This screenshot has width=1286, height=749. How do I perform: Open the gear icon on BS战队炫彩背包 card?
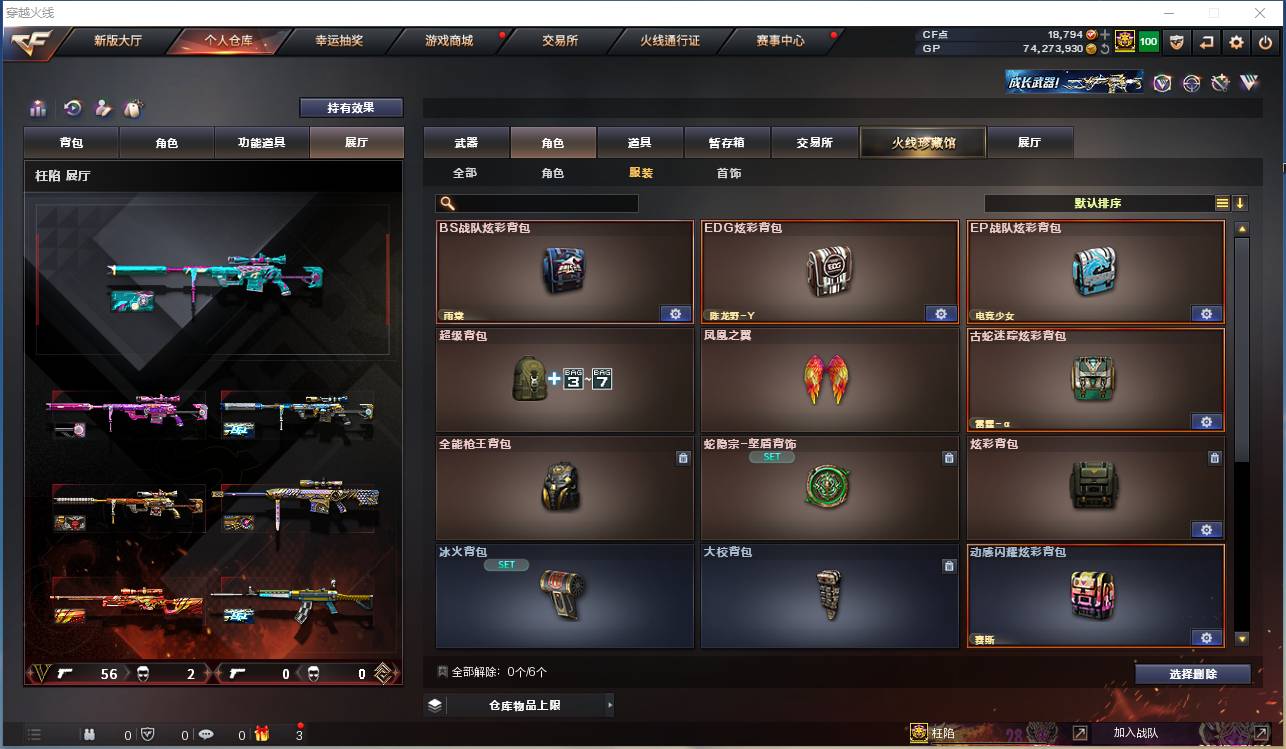click(676, 313)
